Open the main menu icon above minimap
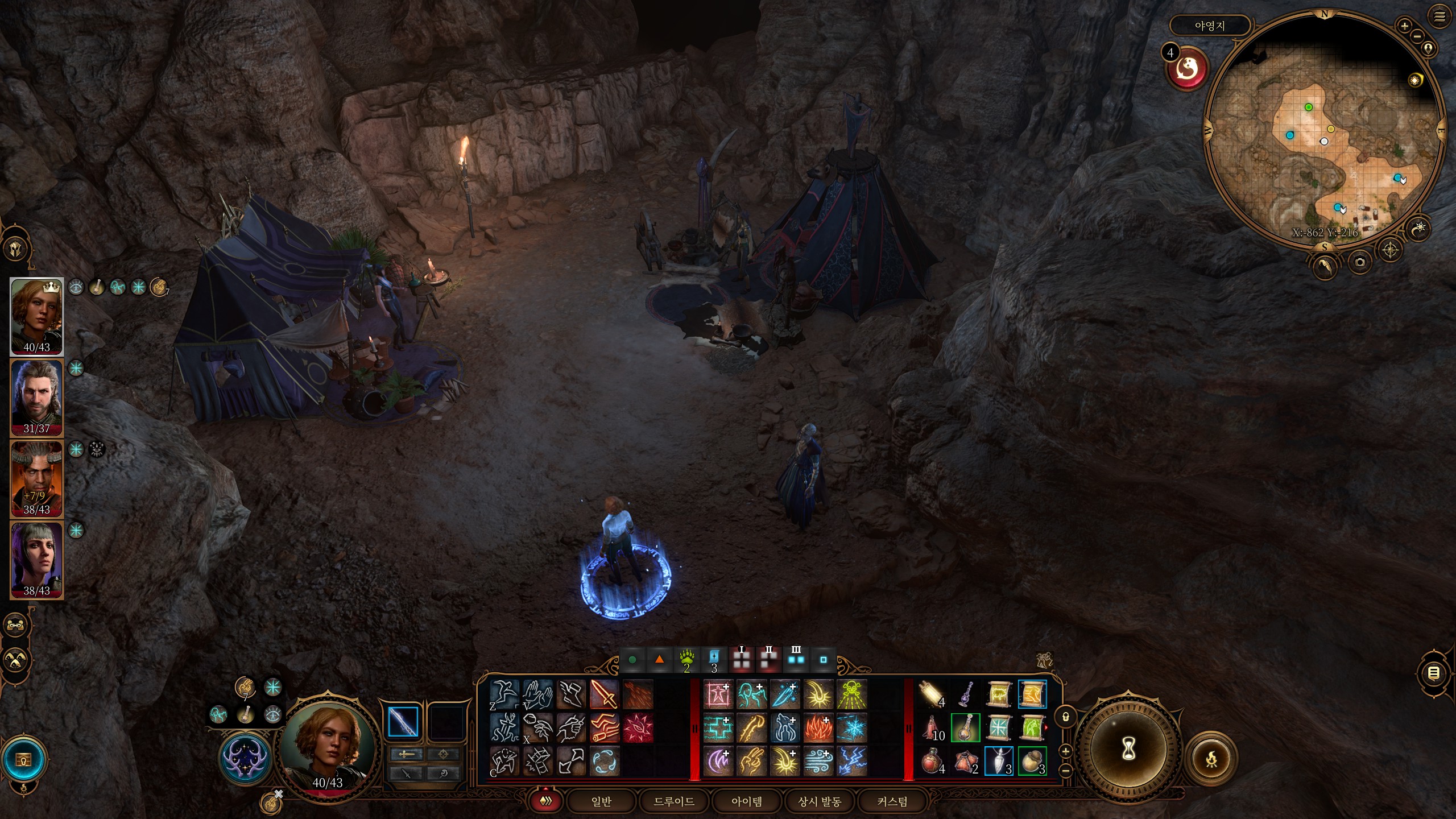This screenshot has height=819, width=1456. [x=1440, y=17]
